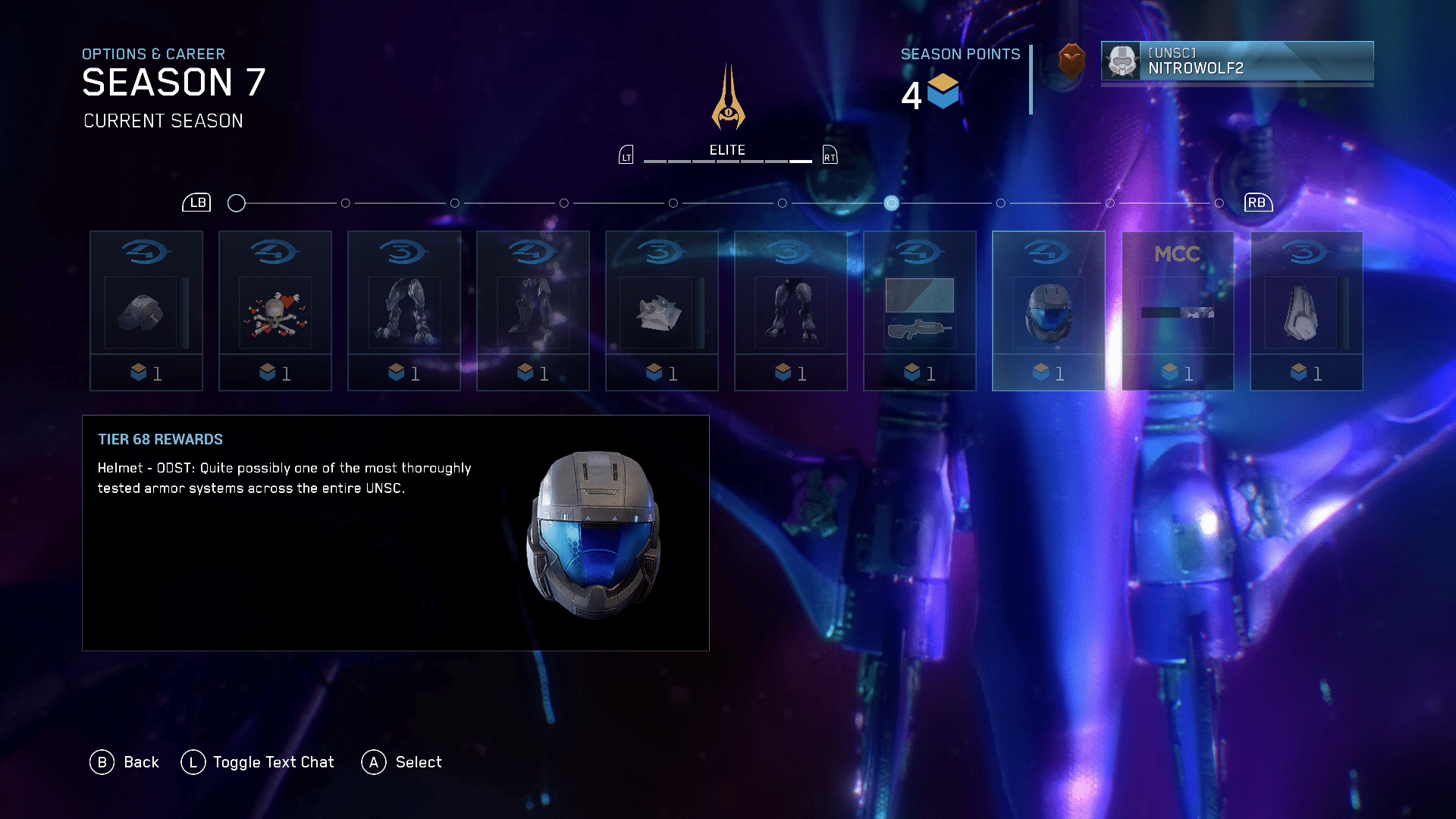This screenshot has width=1456, height=819.
Task: Choose the skull and crossbones reward
Action: tap(275, 311)
